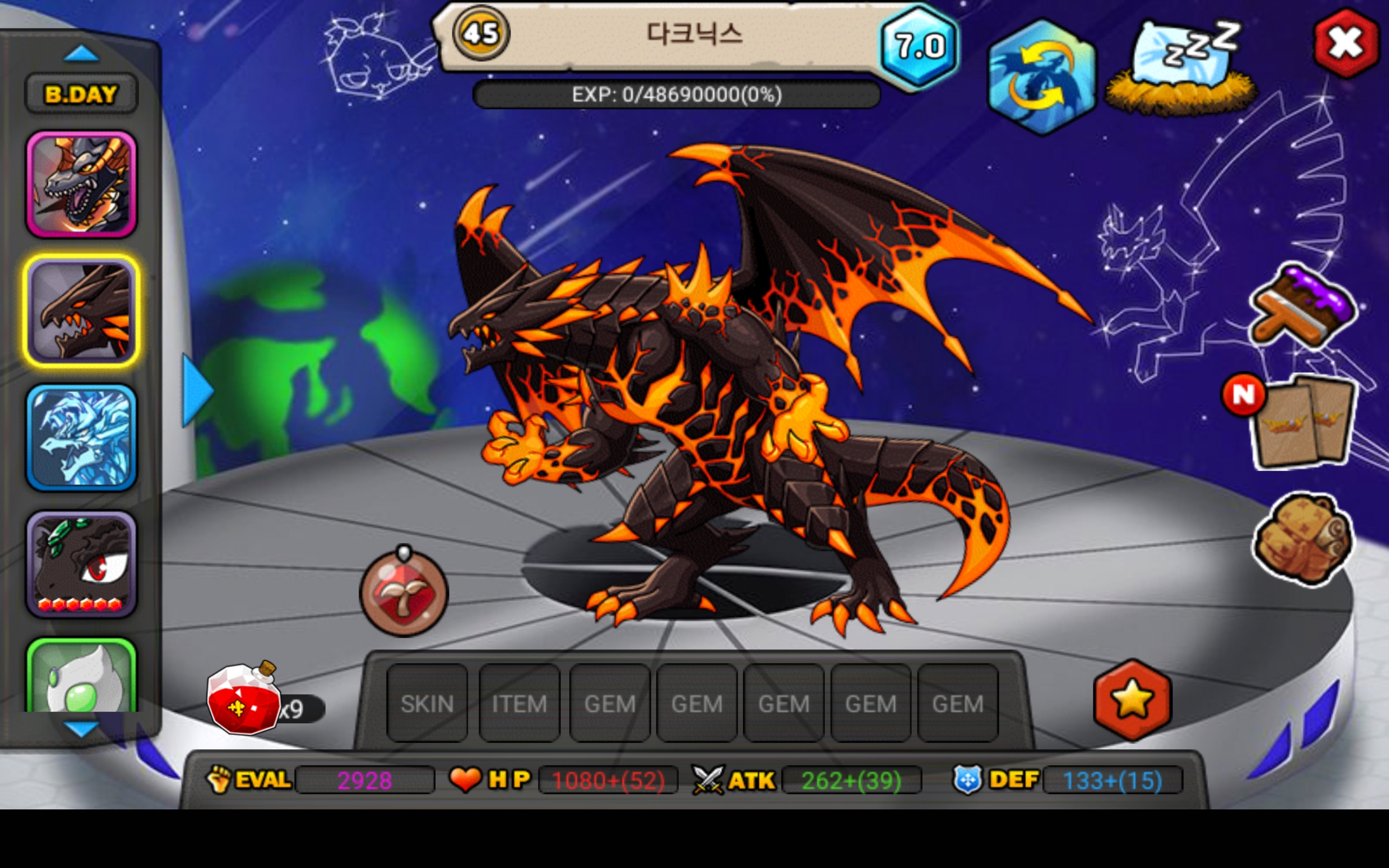Open the new card pack icon
Viewport: 1389px width, 868px height.
(1303, 422)
